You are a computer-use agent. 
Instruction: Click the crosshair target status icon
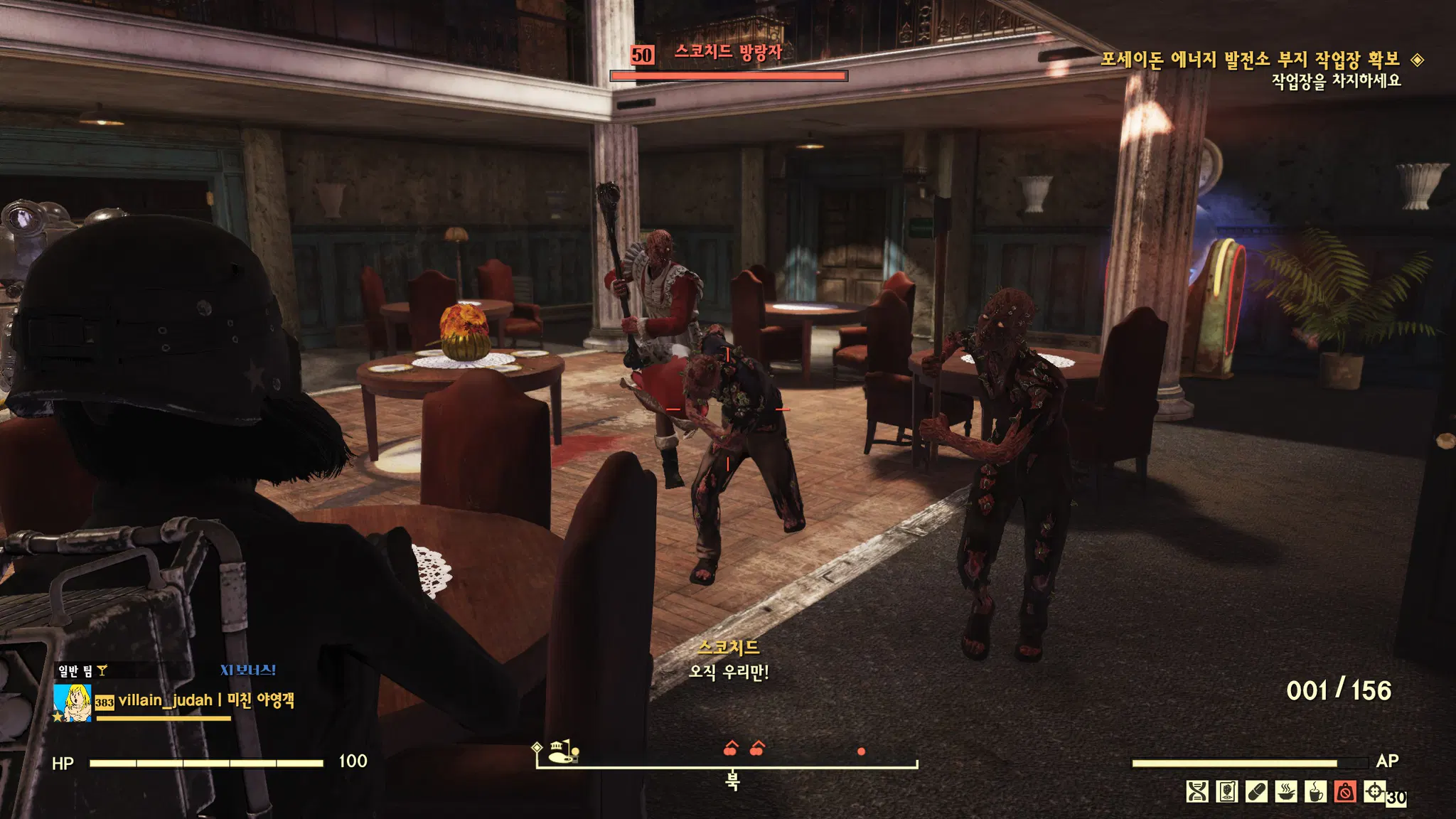pos(1374,791)
